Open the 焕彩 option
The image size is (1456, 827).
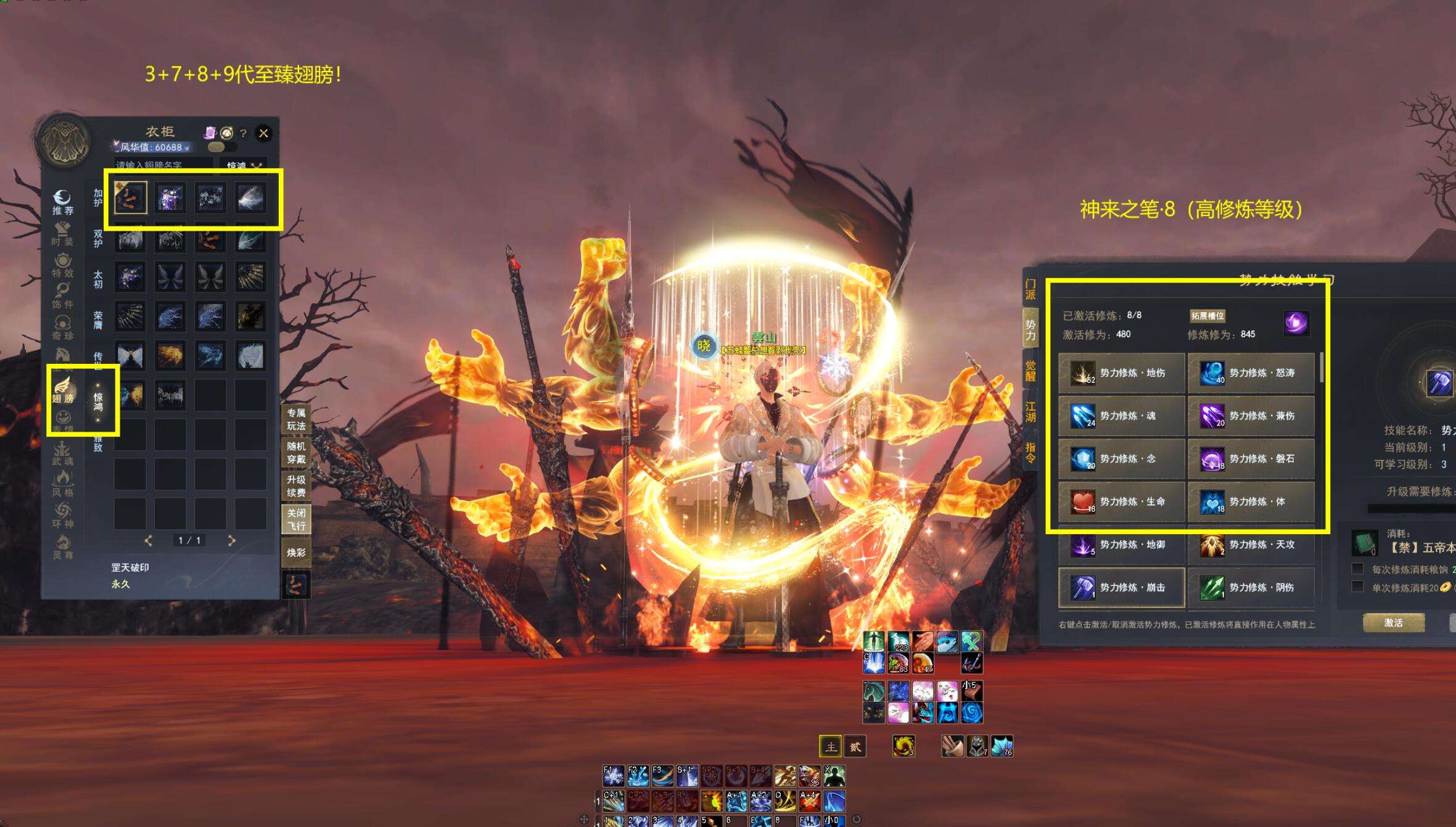click(296, 553)
